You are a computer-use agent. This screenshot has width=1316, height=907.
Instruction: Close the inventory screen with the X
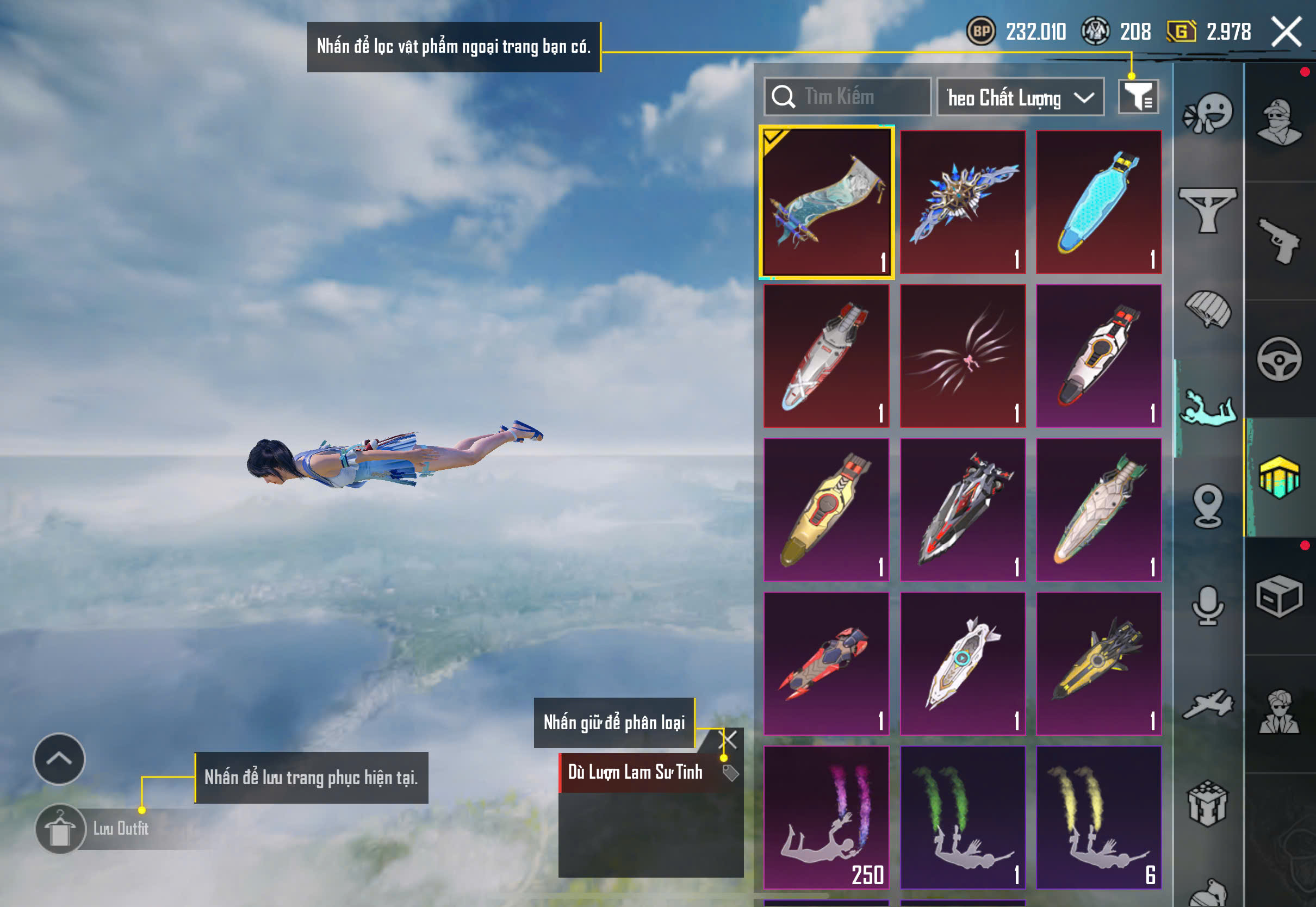point(1286,32)
